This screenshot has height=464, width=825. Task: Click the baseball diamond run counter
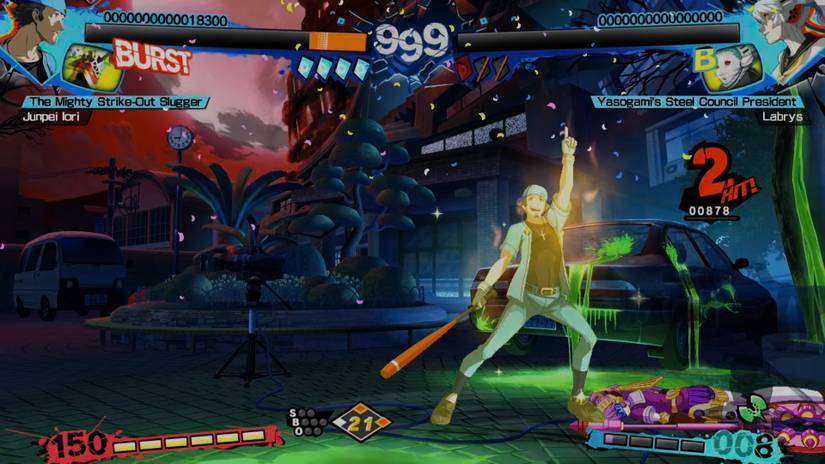(360, 422)
